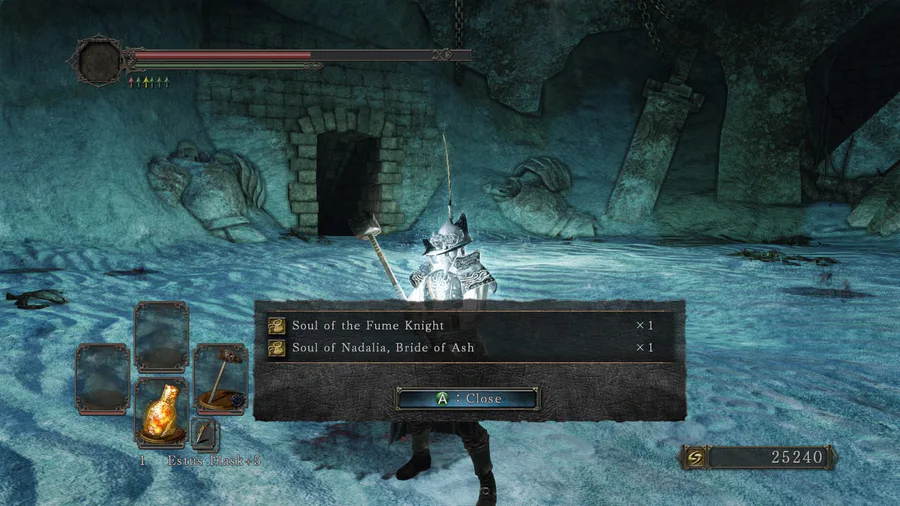Viewport: 900px width, 506px height.
Task: Select the right-hand hammer weapon slot
Action: (220, 380)
